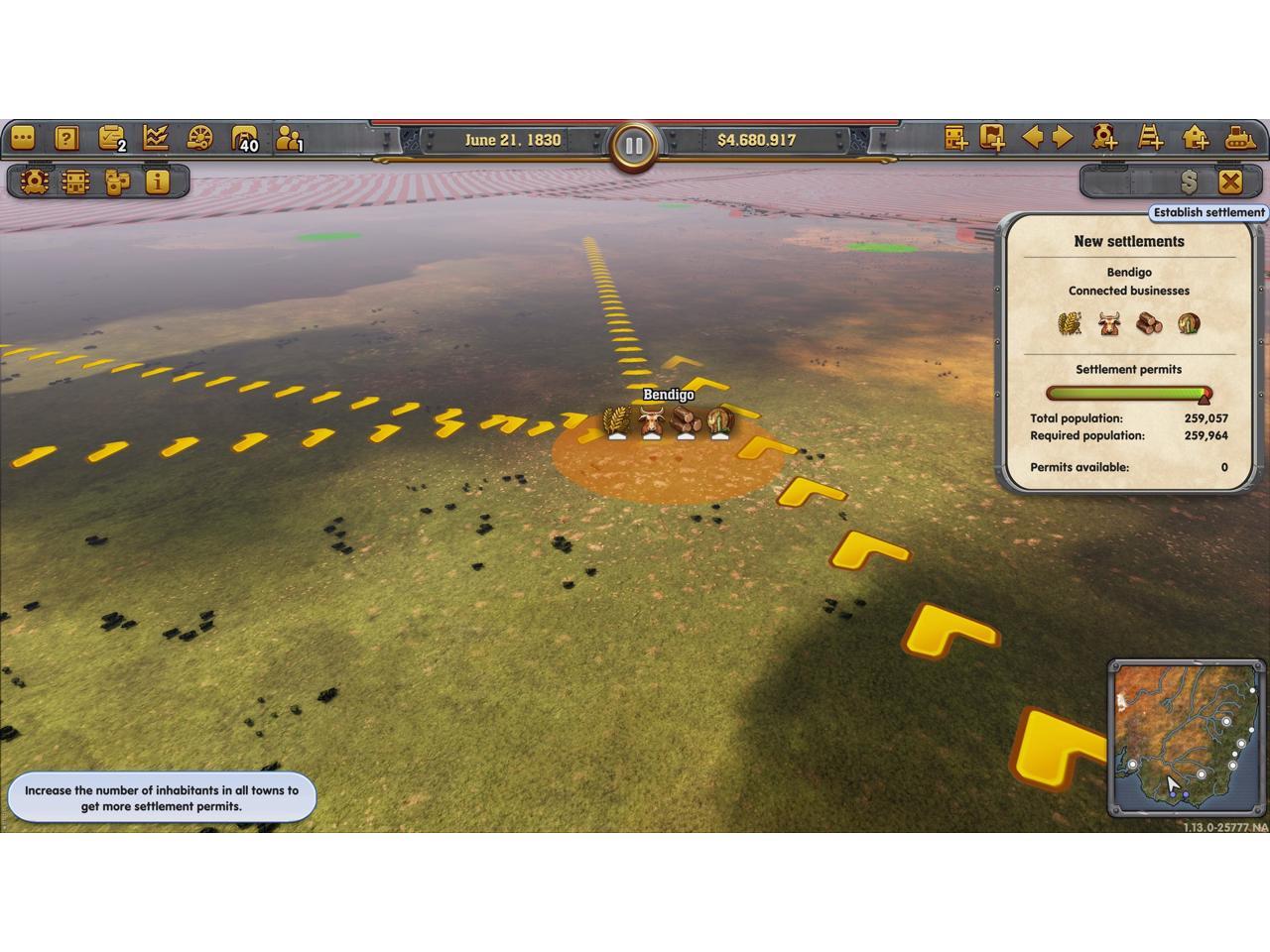Click the pause button
This screenshot has height=952, width=1270.
[634, 147]
